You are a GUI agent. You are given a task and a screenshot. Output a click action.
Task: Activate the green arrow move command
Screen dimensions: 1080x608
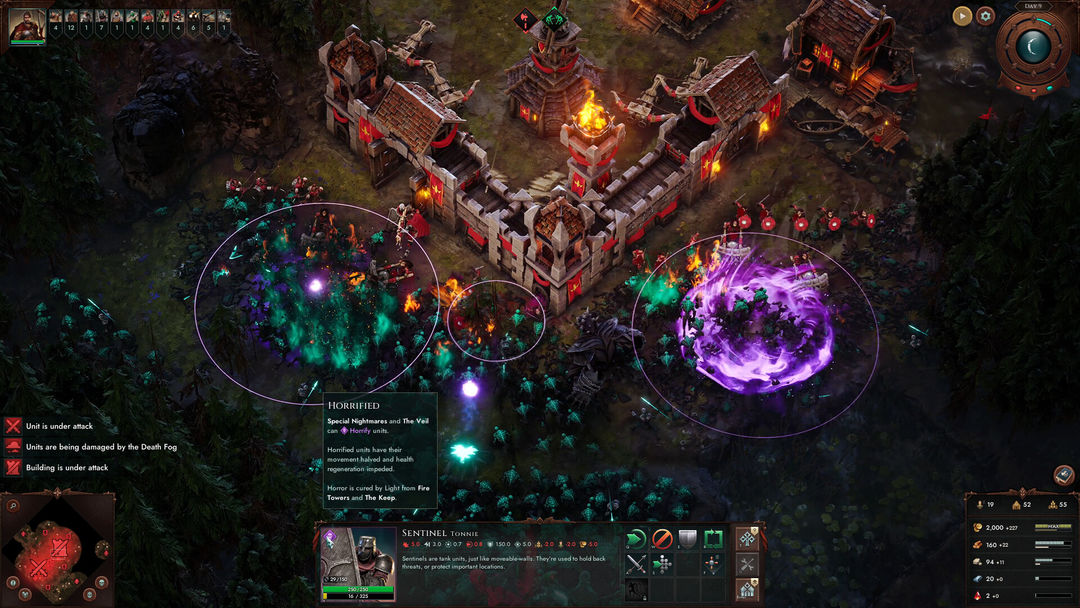(x=636, y=539)
